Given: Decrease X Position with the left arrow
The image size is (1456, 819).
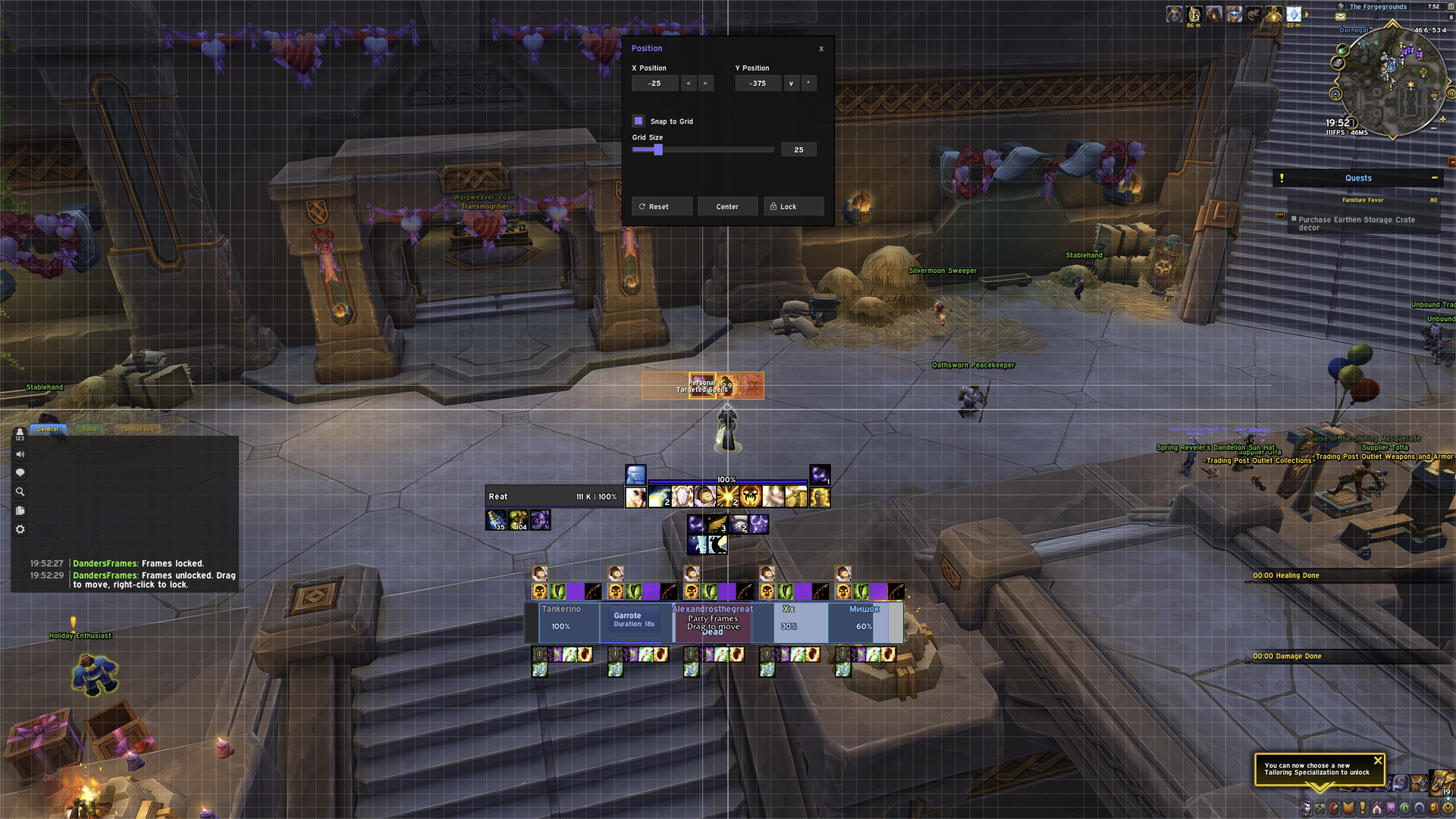Looking at the screenshot, I should click(x=689, y=83).
